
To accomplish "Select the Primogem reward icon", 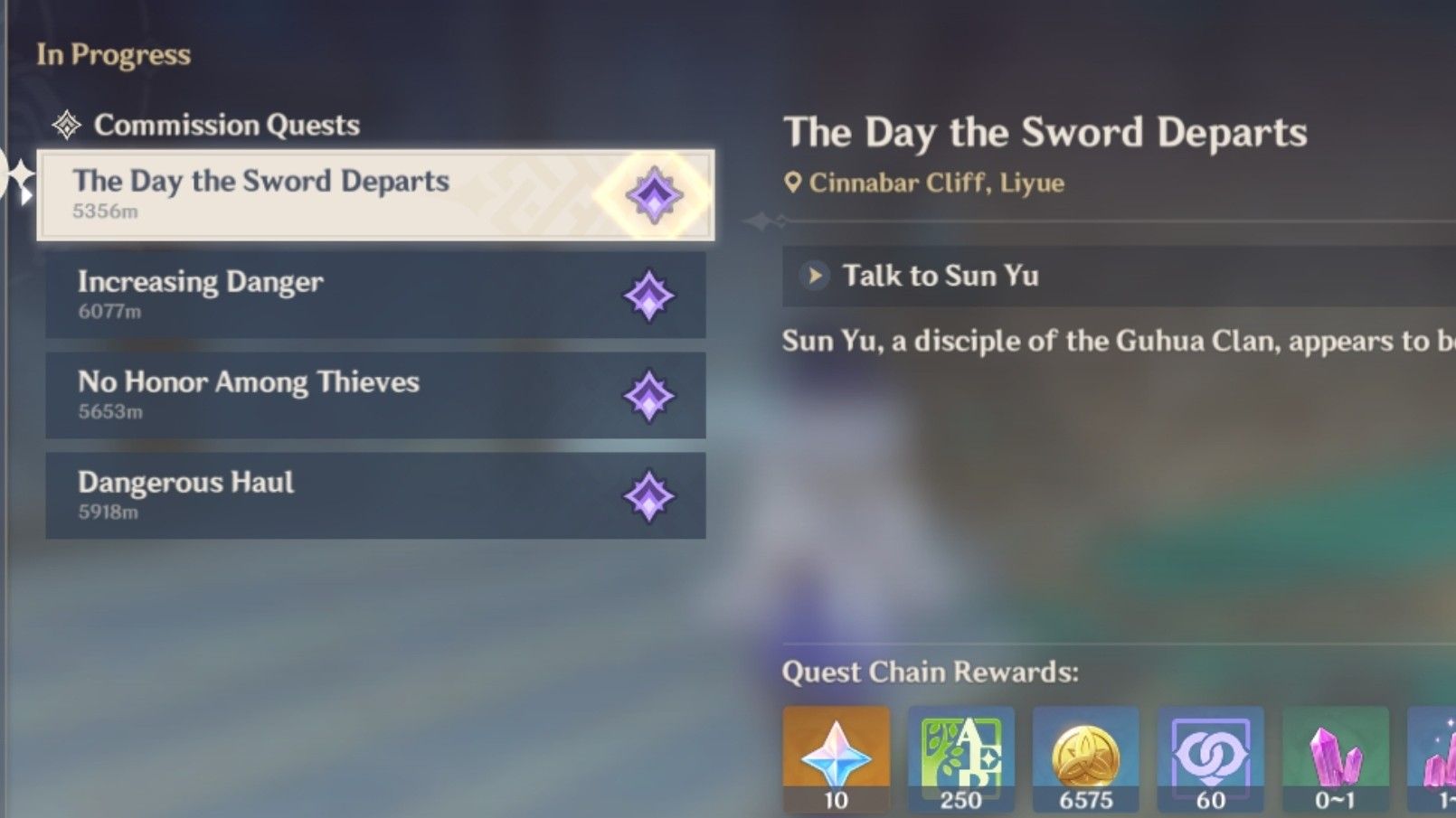I will coord(836,757).
